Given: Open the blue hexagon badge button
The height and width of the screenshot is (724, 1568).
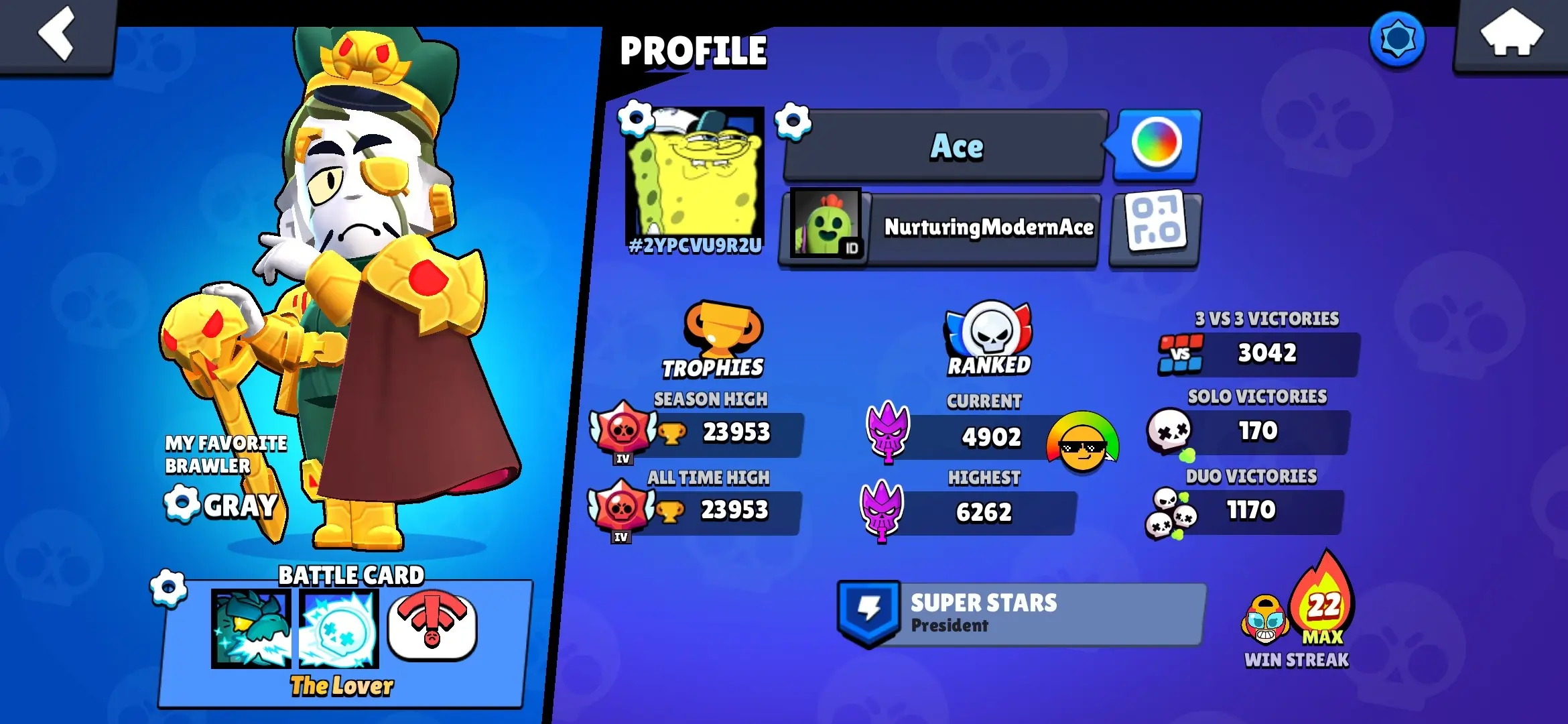Looking at the screenshot, I should (1397, 39).
